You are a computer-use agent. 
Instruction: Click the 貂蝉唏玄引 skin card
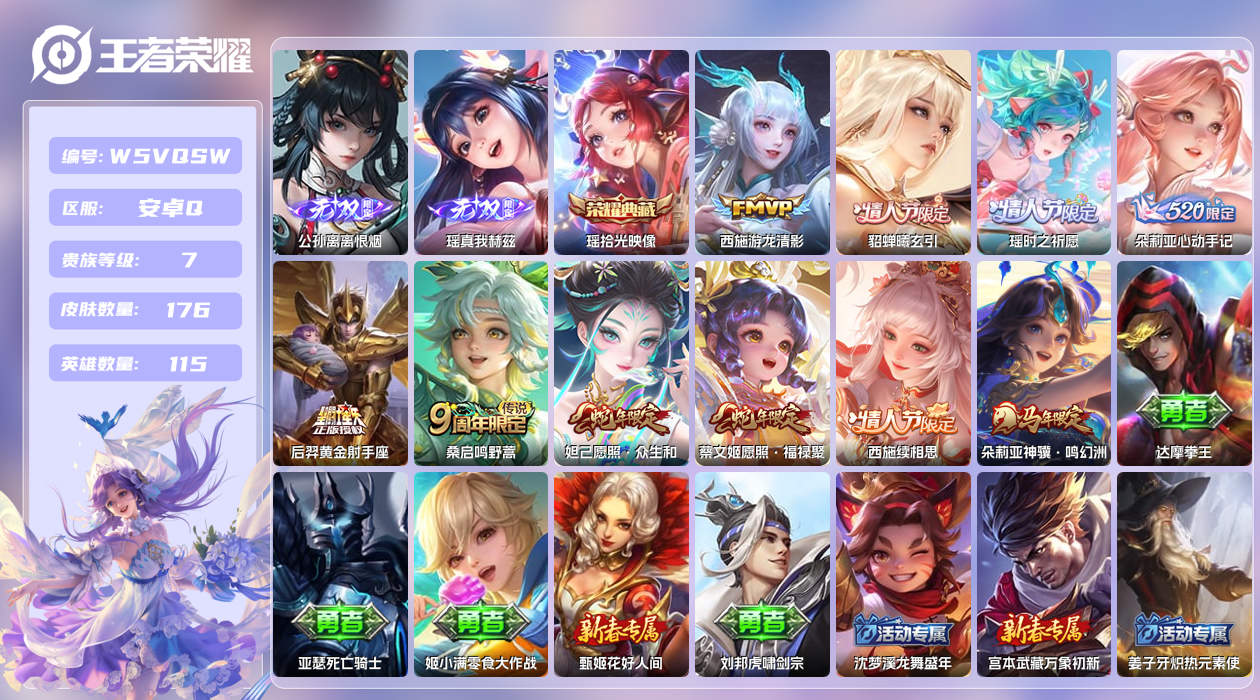coord(903,152)
